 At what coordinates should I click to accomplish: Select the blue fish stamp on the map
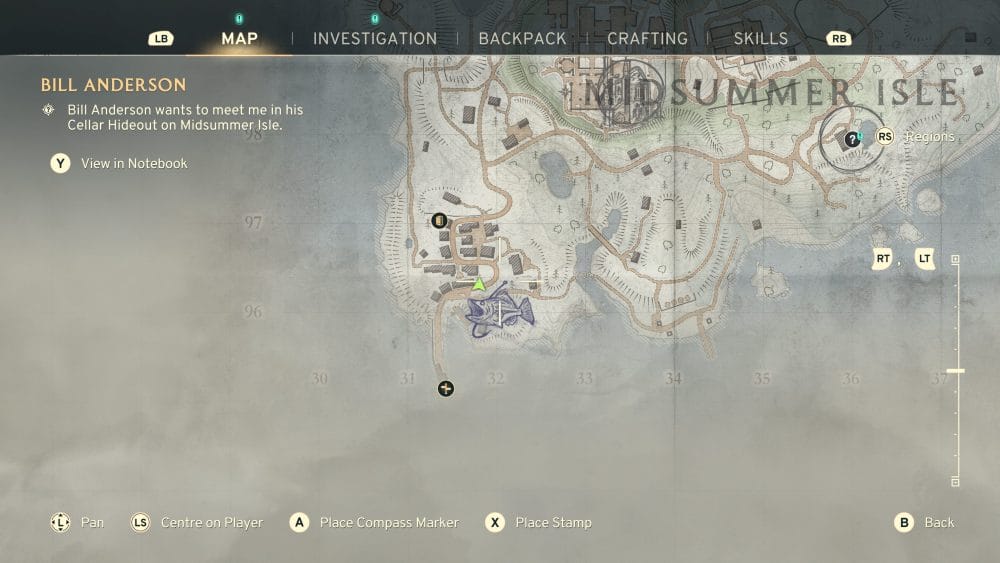(x=499, y=310)
